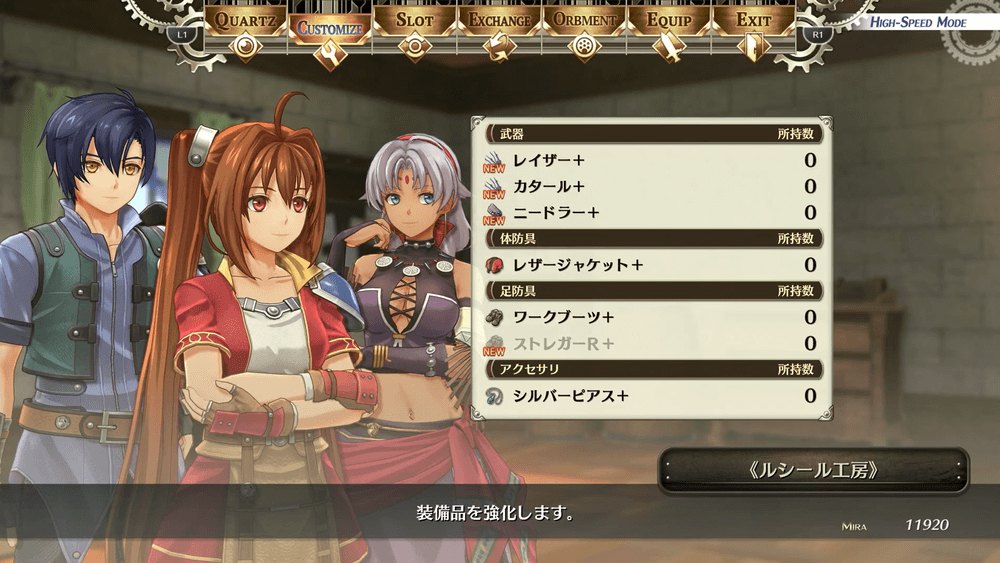Select the レイザー＋ weapon row

(650, 160)
